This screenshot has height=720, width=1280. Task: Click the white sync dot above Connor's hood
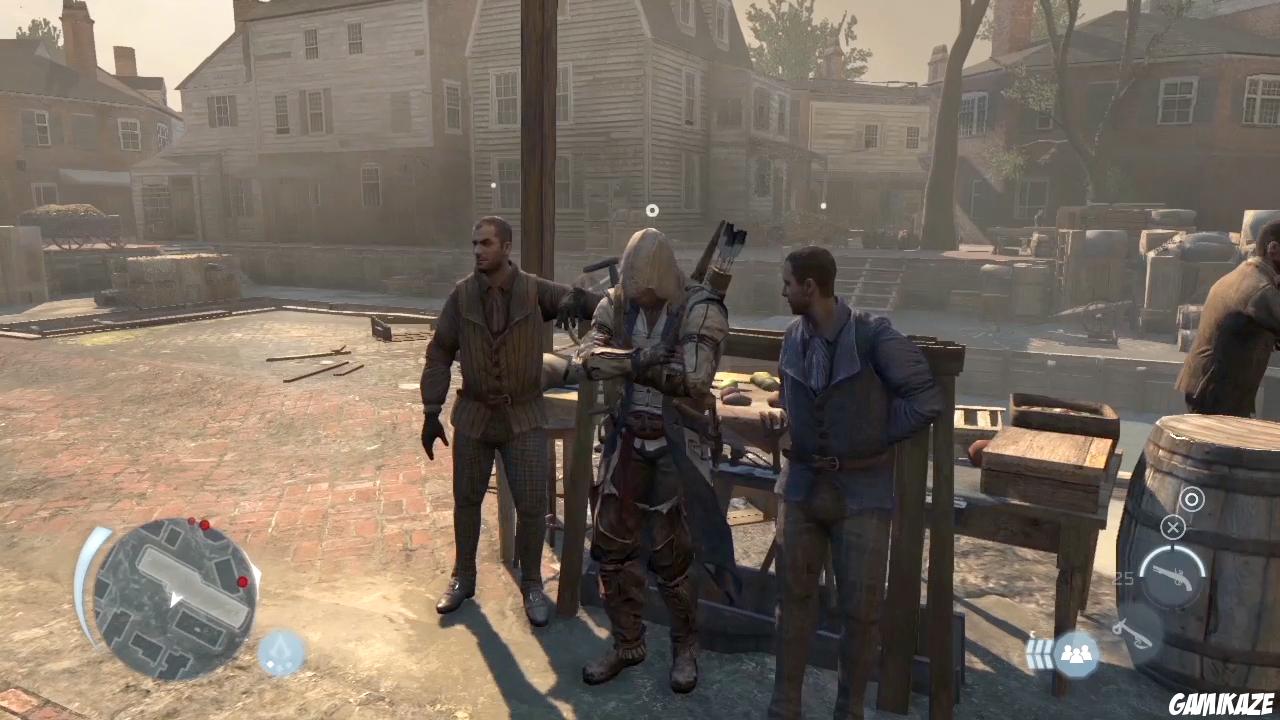pyautogui.click(x=651, y=210)
